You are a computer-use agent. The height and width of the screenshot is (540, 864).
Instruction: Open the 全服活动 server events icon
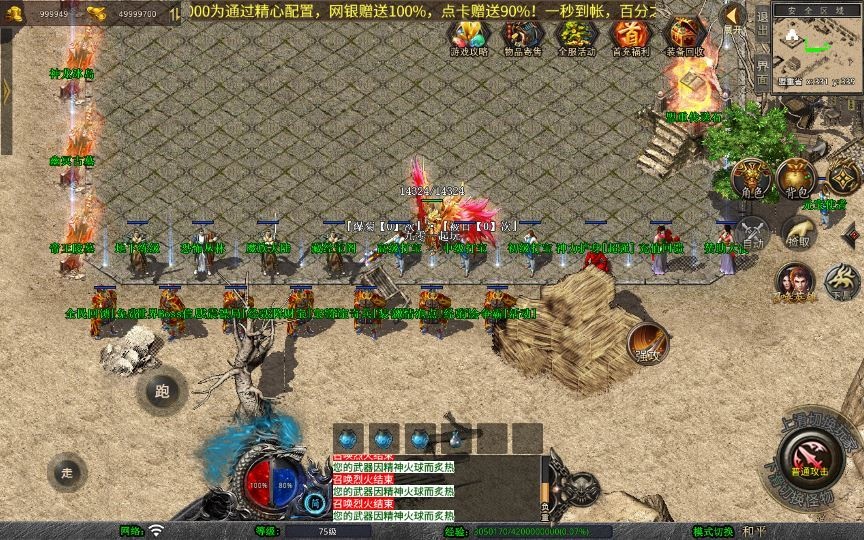coord(575,37)
